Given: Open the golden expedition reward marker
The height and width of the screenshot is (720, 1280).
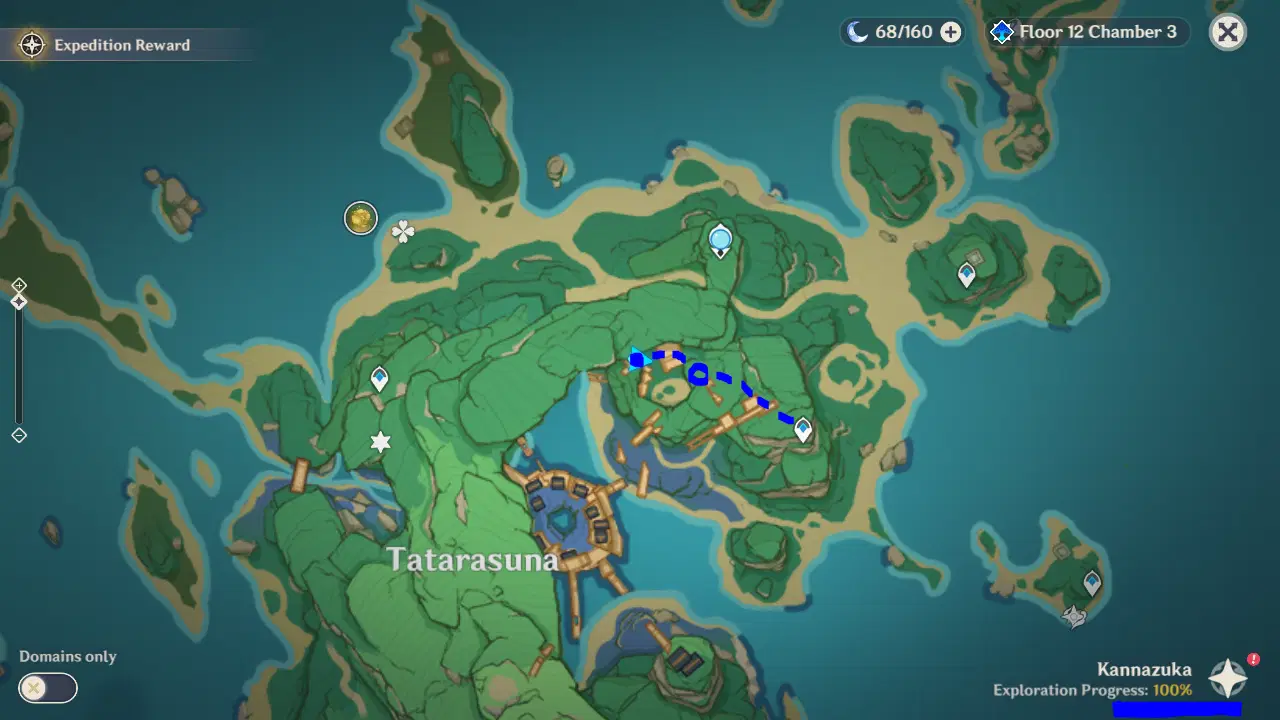Looking at the screenshot, I should (360, 218).
